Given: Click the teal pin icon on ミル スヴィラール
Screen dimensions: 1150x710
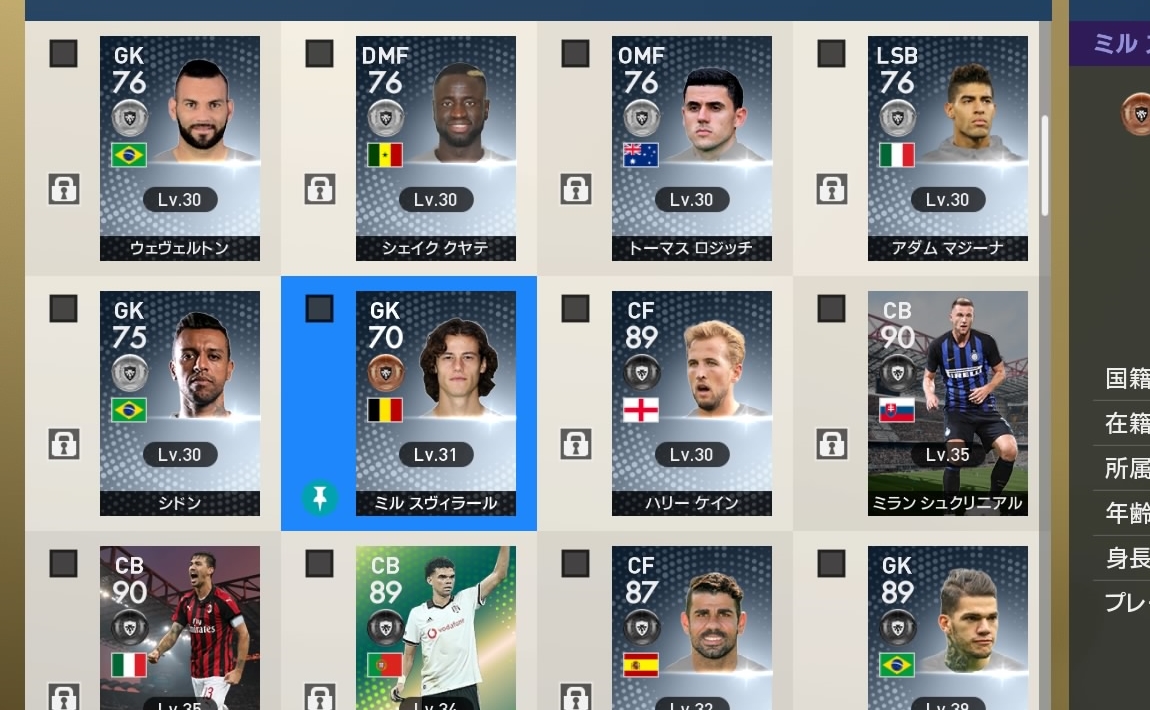Looking at the screenshot, I should [x=319, y=497].
